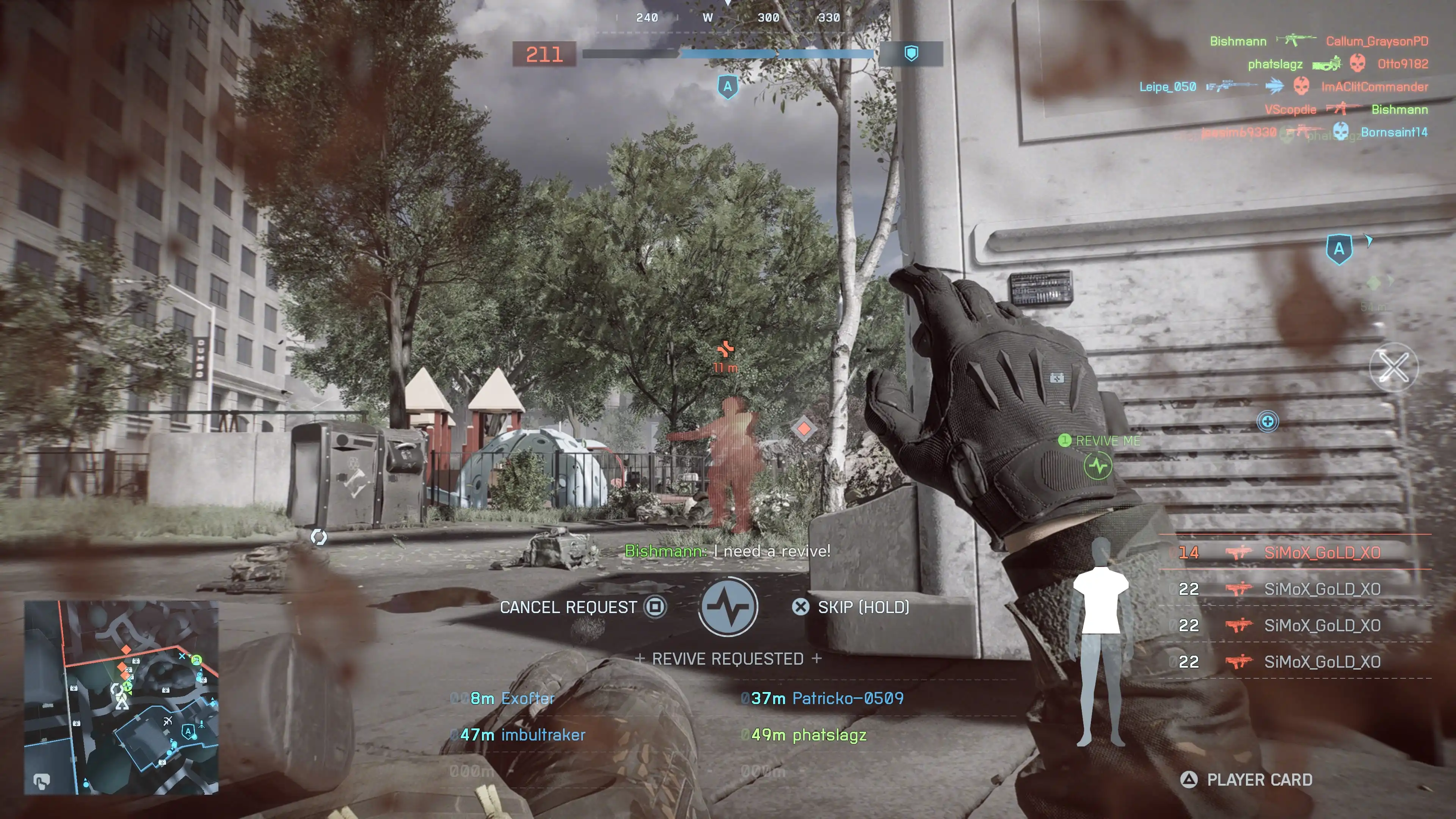Skip the revive wait
Screen dimensions: 1456x819
tap(854, 607)
